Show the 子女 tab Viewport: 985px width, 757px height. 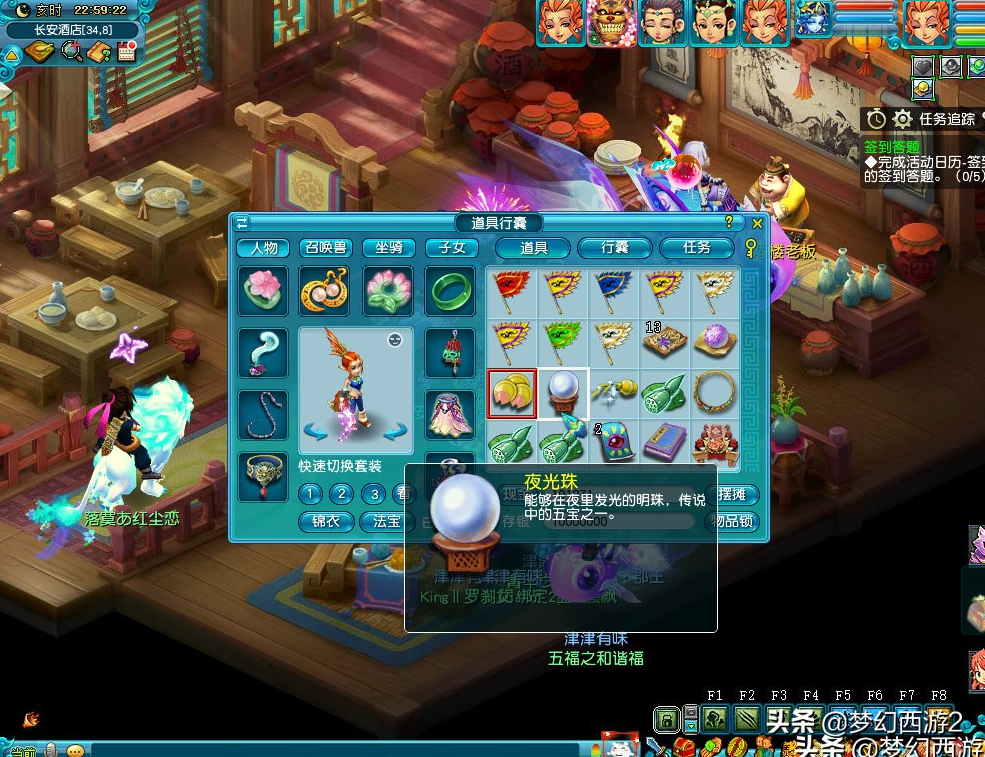coord(451,248)
